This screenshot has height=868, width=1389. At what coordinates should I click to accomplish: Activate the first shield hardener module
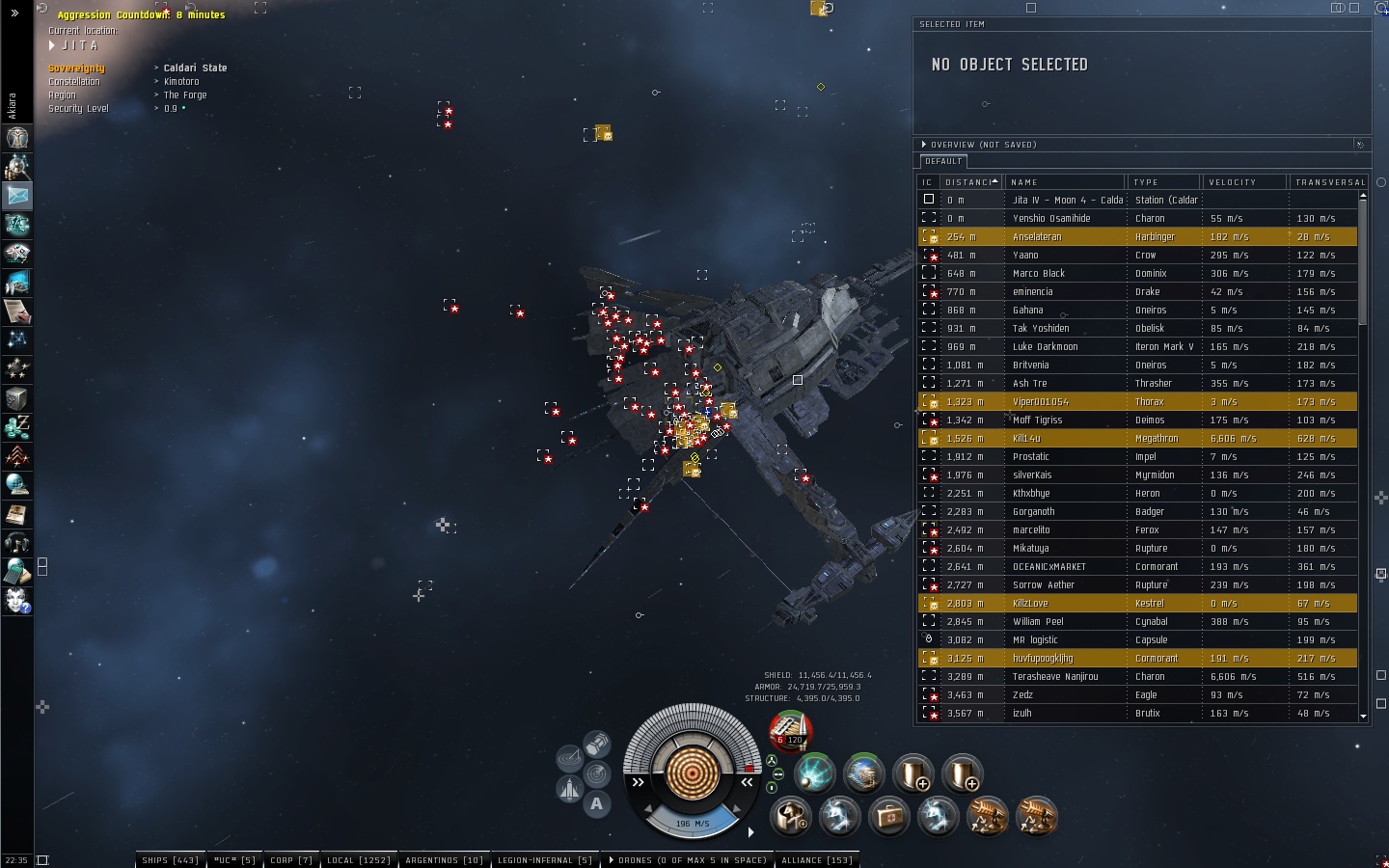point(912,773)
